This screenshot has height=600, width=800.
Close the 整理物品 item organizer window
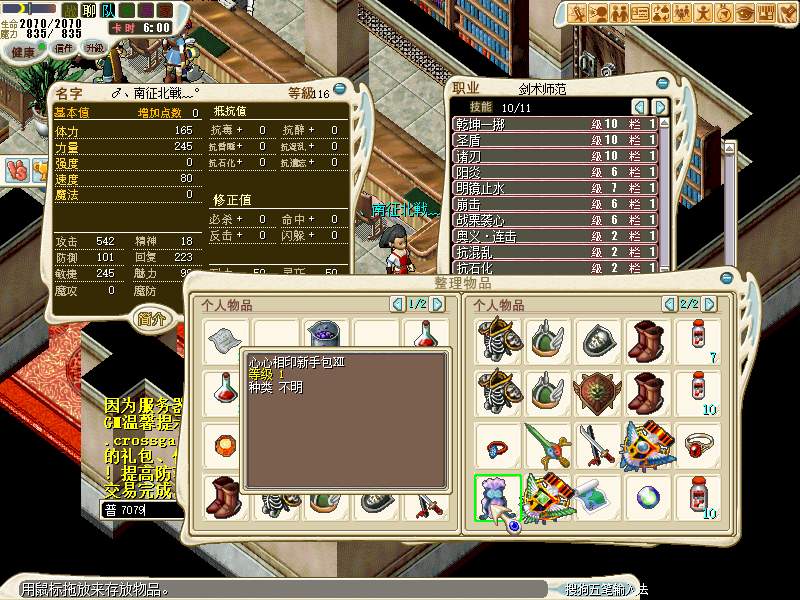click(x=728, y=279)
